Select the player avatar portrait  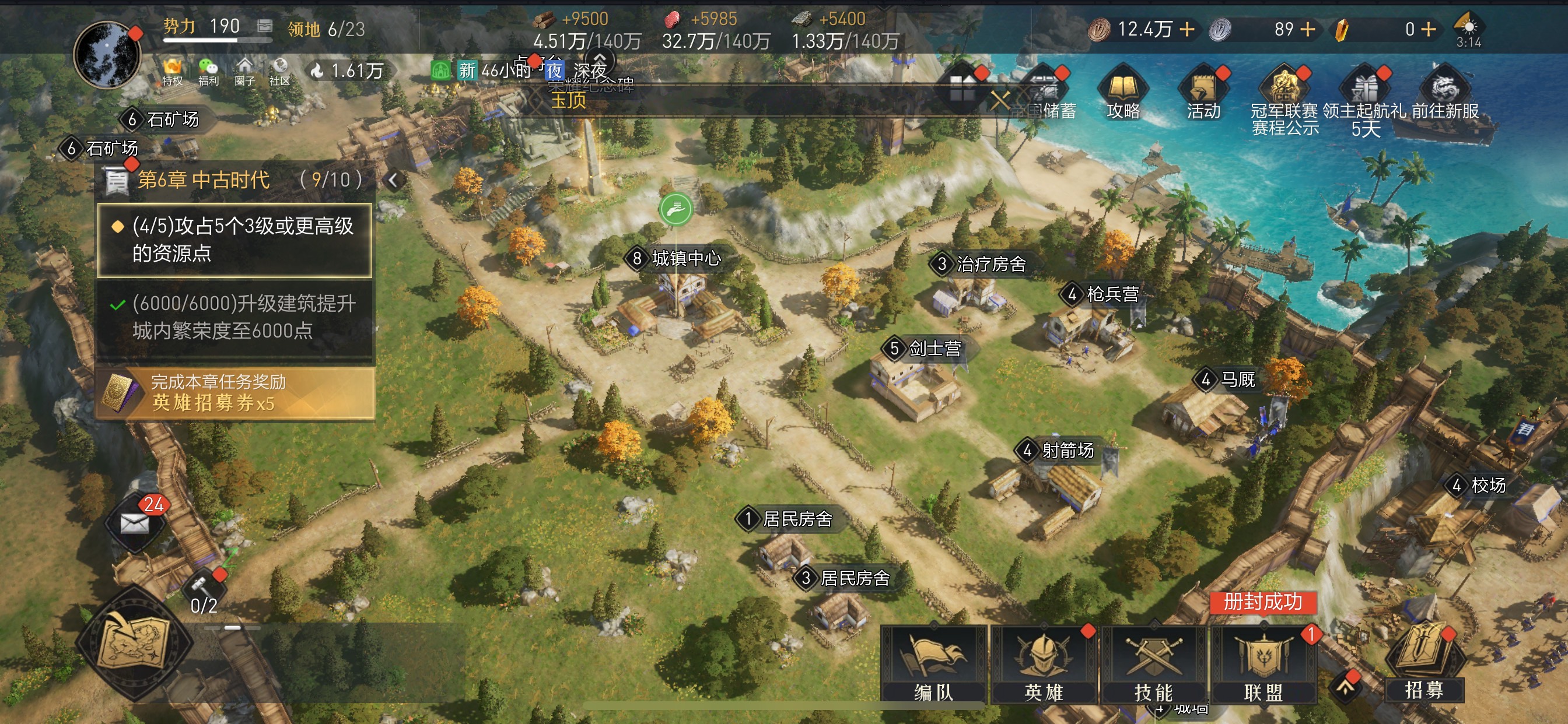point(107,55)
